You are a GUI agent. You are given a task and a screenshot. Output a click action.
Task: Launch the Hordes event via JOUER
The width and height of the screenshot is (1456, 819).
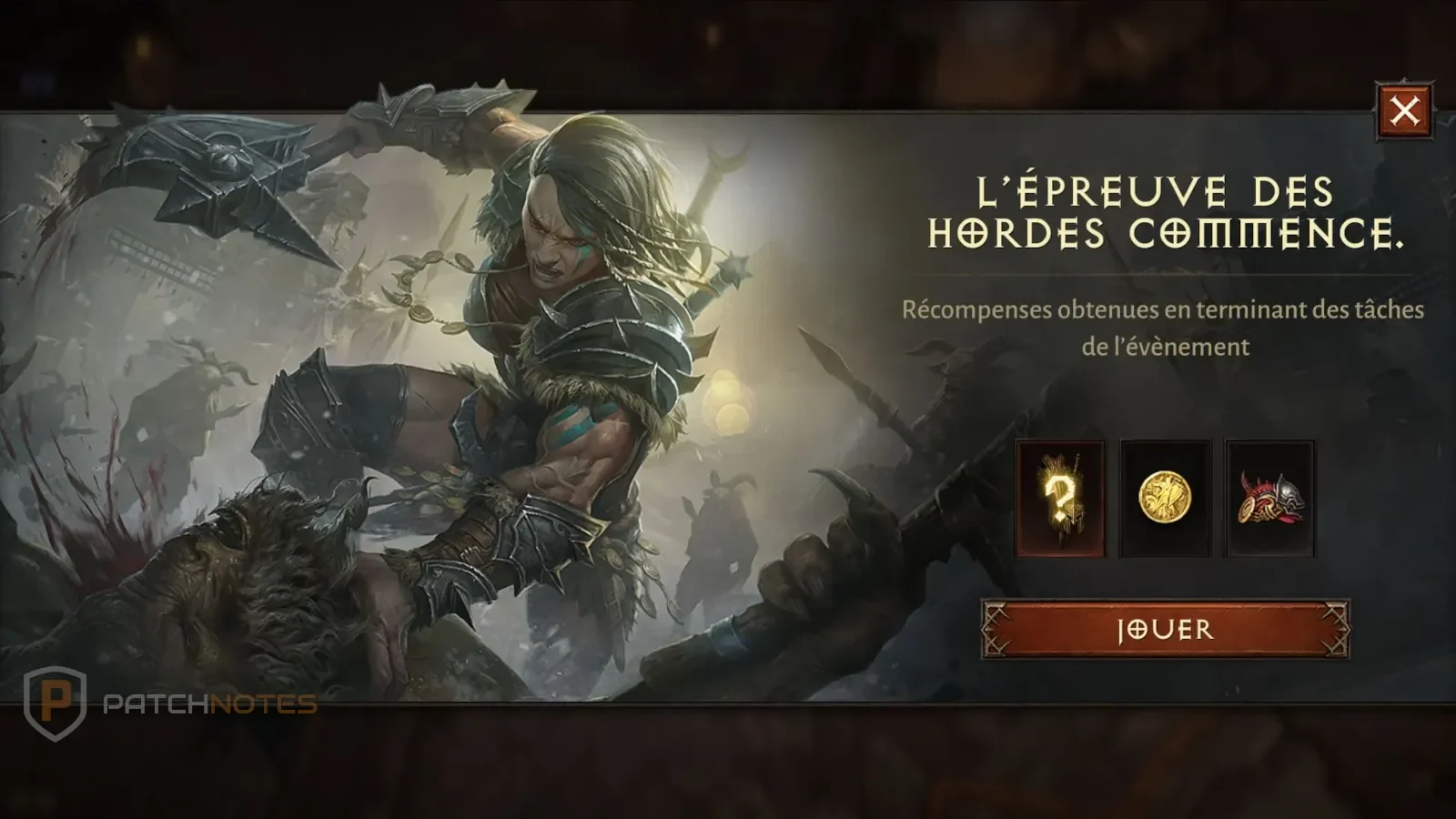pos(1165,630)
